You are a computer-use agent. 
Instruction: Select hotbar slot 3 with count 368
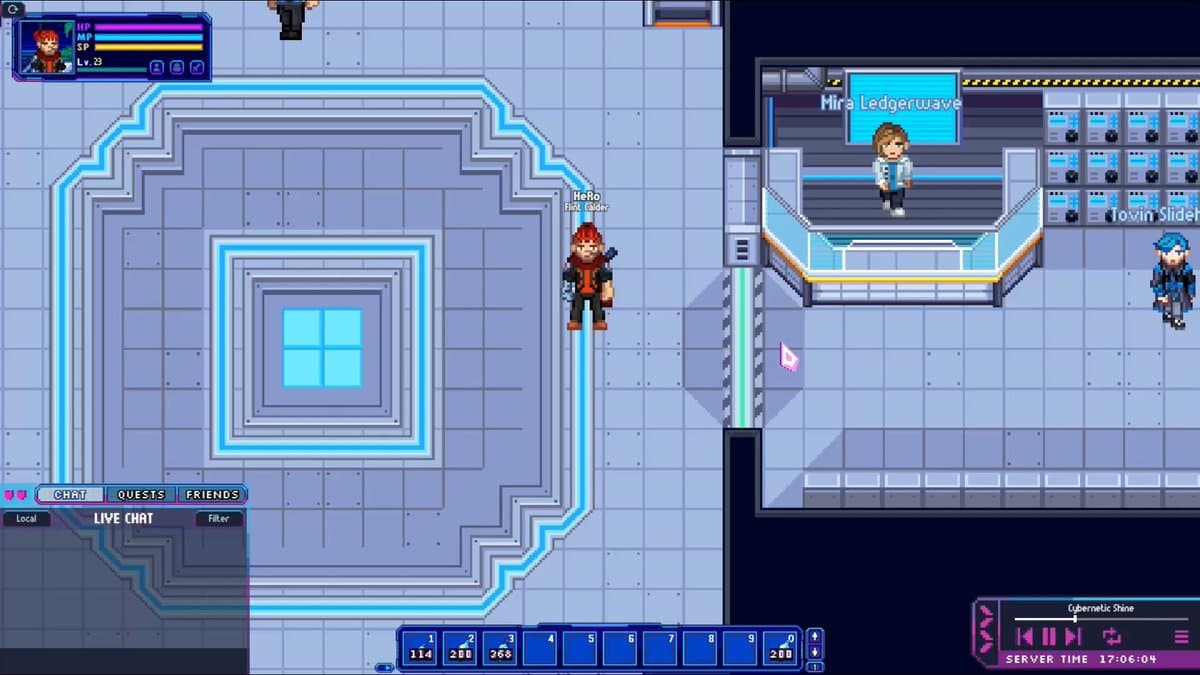coord(500,648)
